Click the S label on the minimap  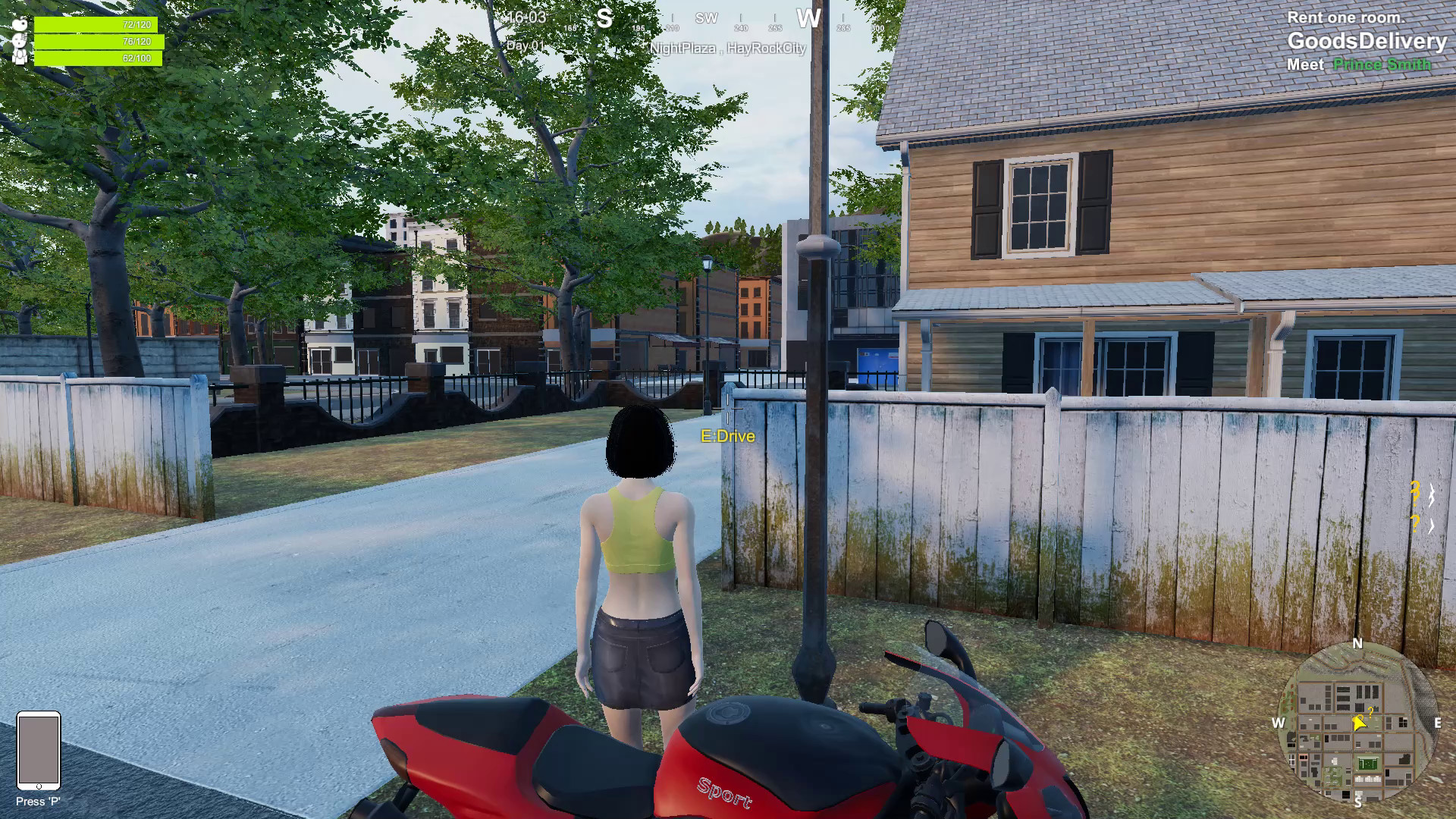(1358, 802)
